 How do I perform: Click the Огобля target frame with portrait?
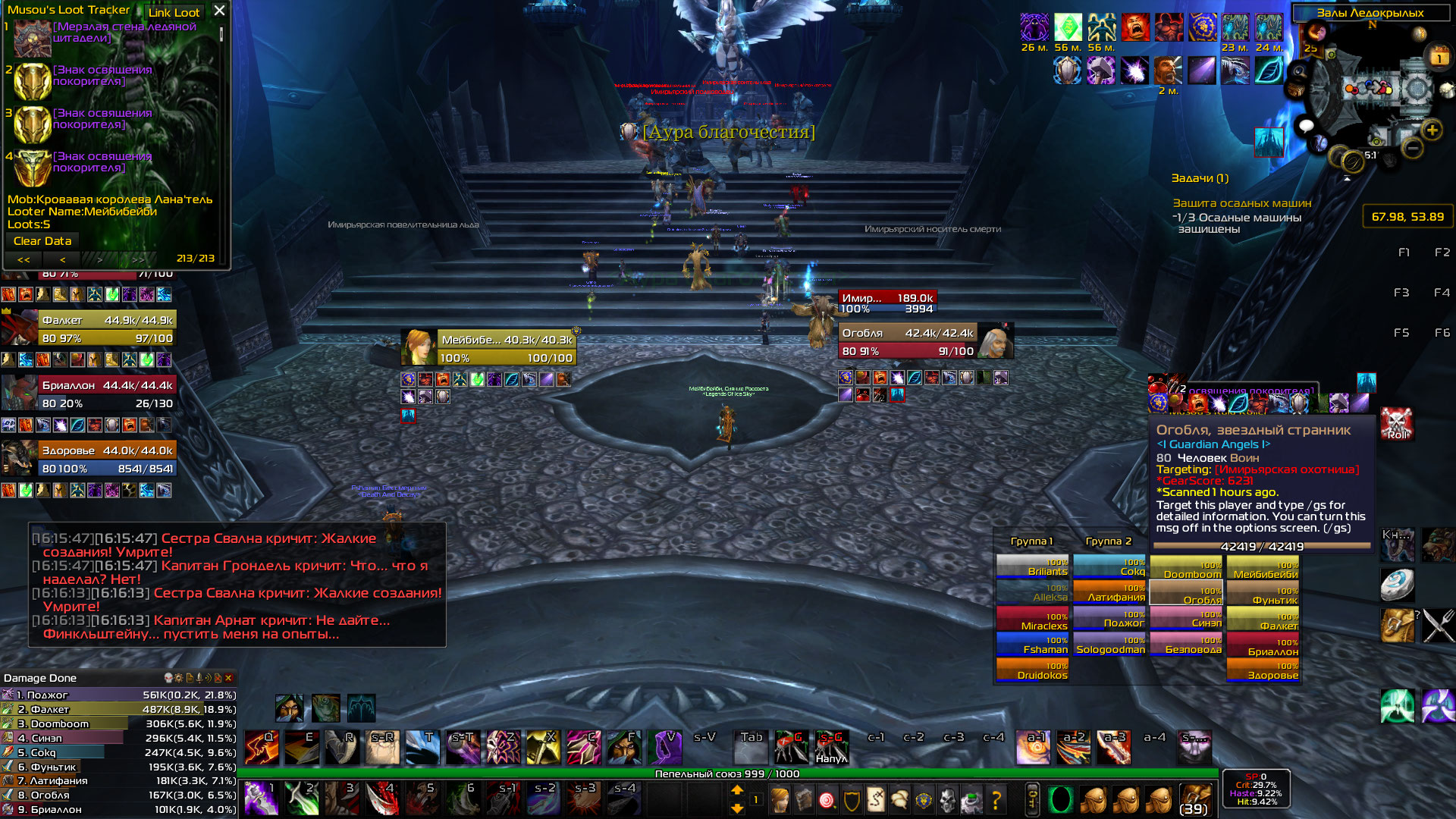[x=925, y=342]
